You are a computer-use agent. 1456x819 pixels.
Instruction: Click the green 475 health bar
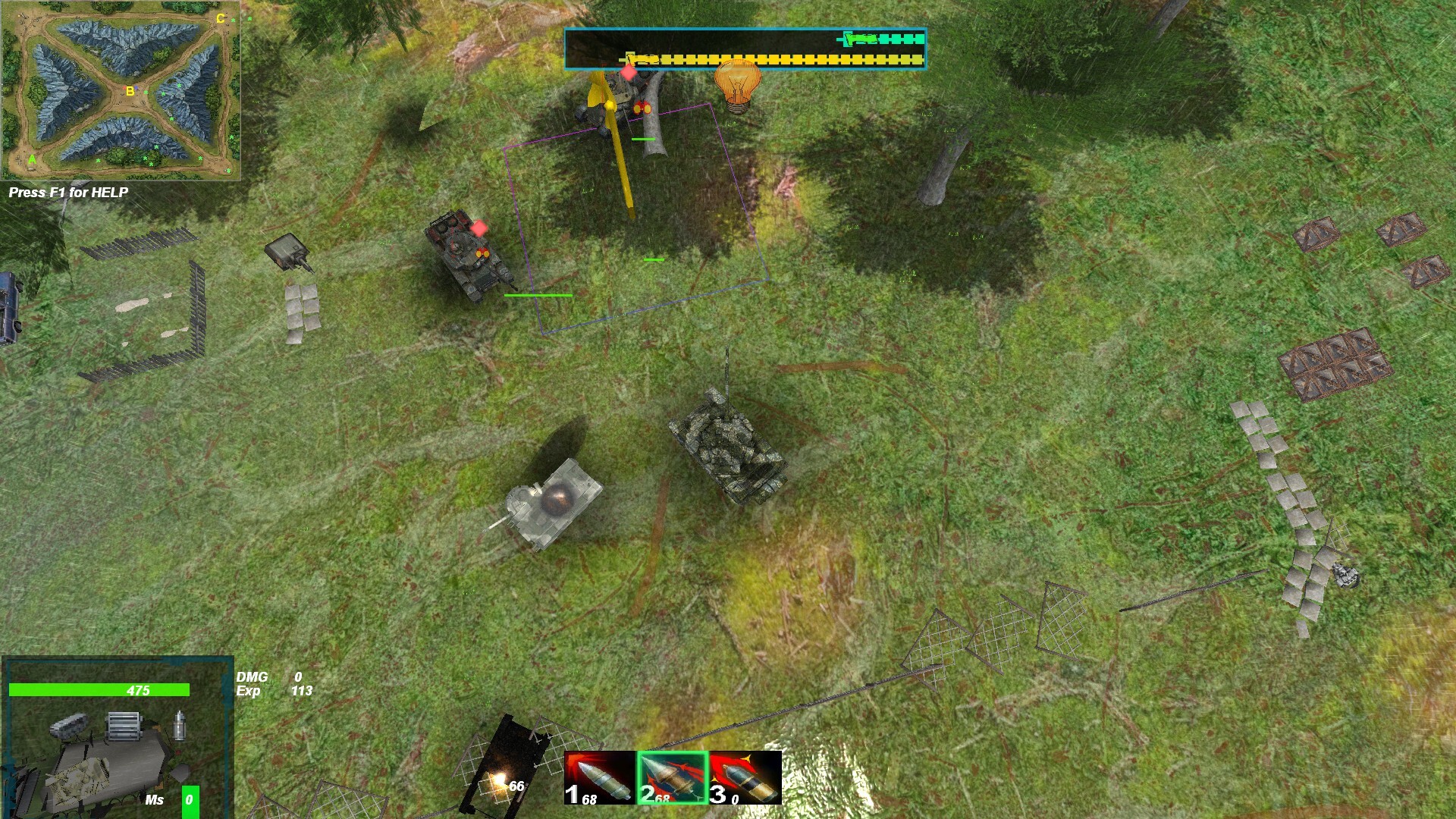pyautogui.click(x=99, y=690)
